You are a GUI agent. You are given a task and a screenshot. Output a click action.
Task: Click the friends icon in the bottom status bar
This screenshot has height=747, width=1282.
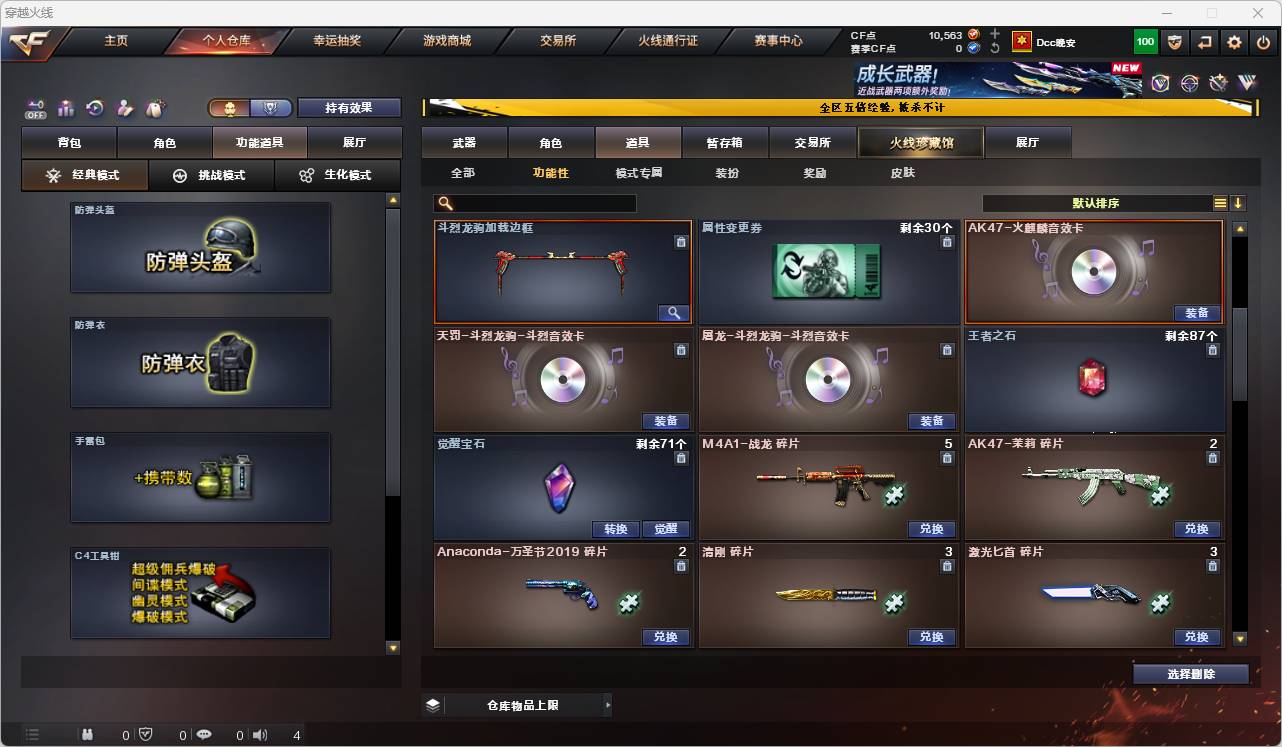[x=87, y=733]
